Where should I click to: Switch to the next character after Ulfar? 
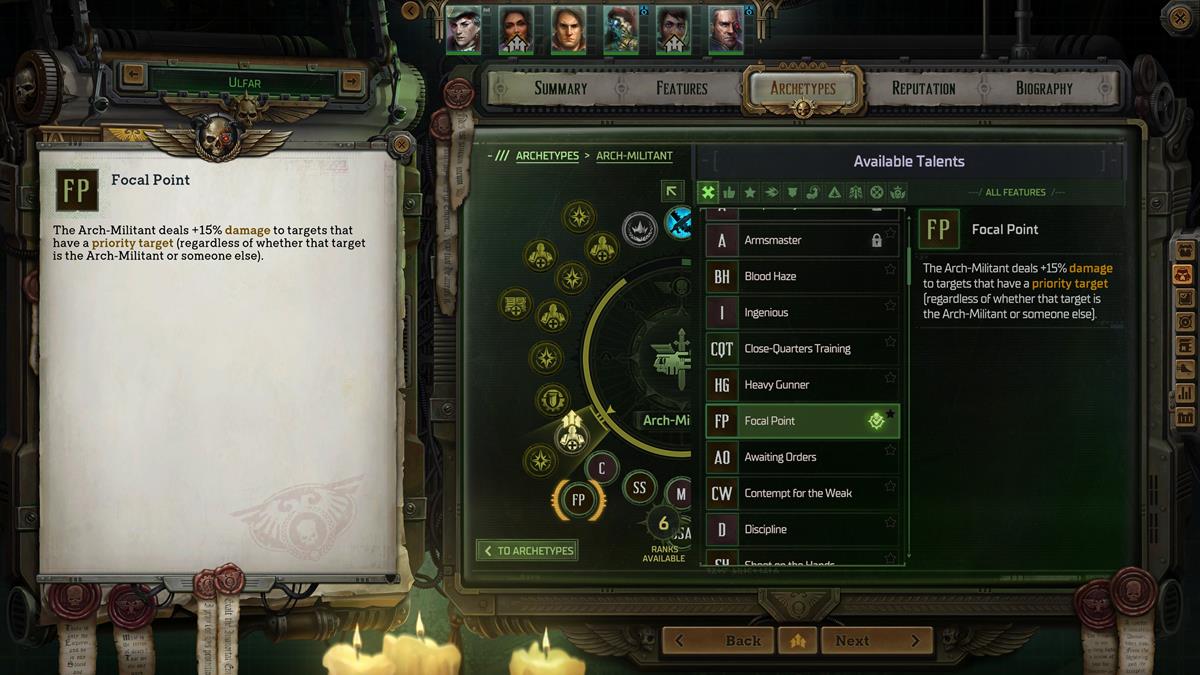(352, 81)
